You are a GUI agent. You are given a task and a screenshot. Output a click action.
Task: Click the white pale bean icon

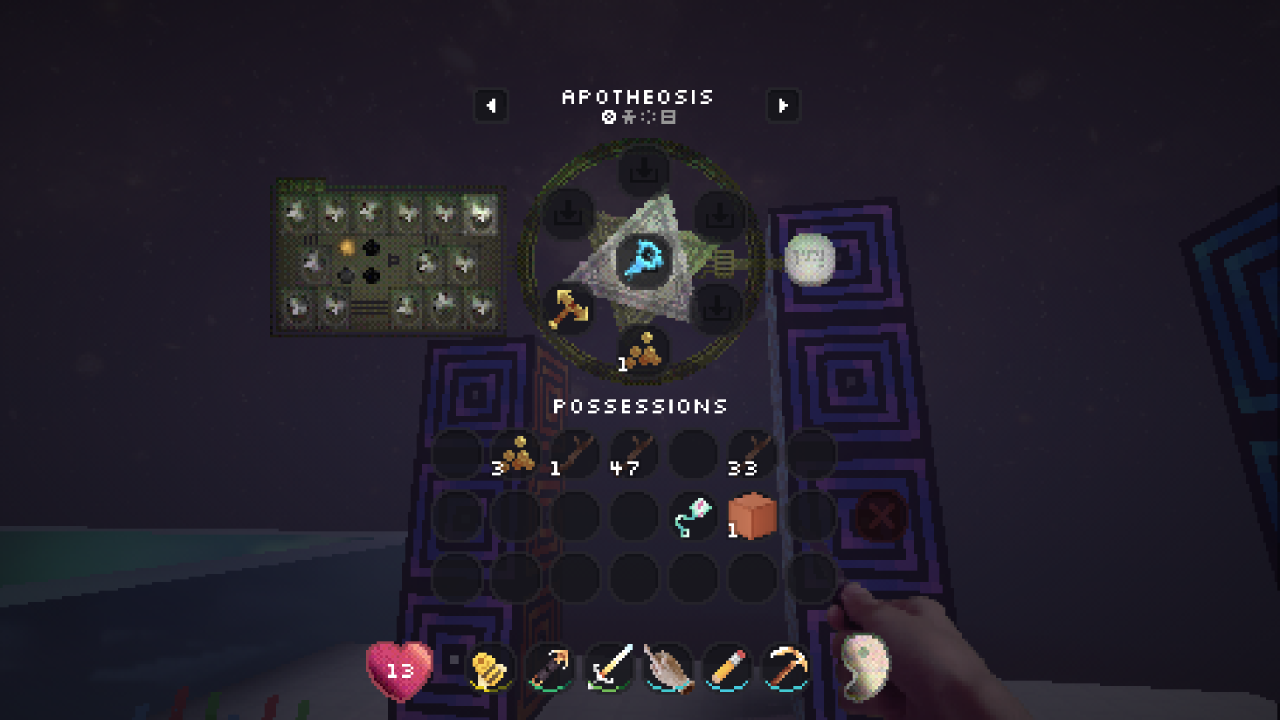864,666
